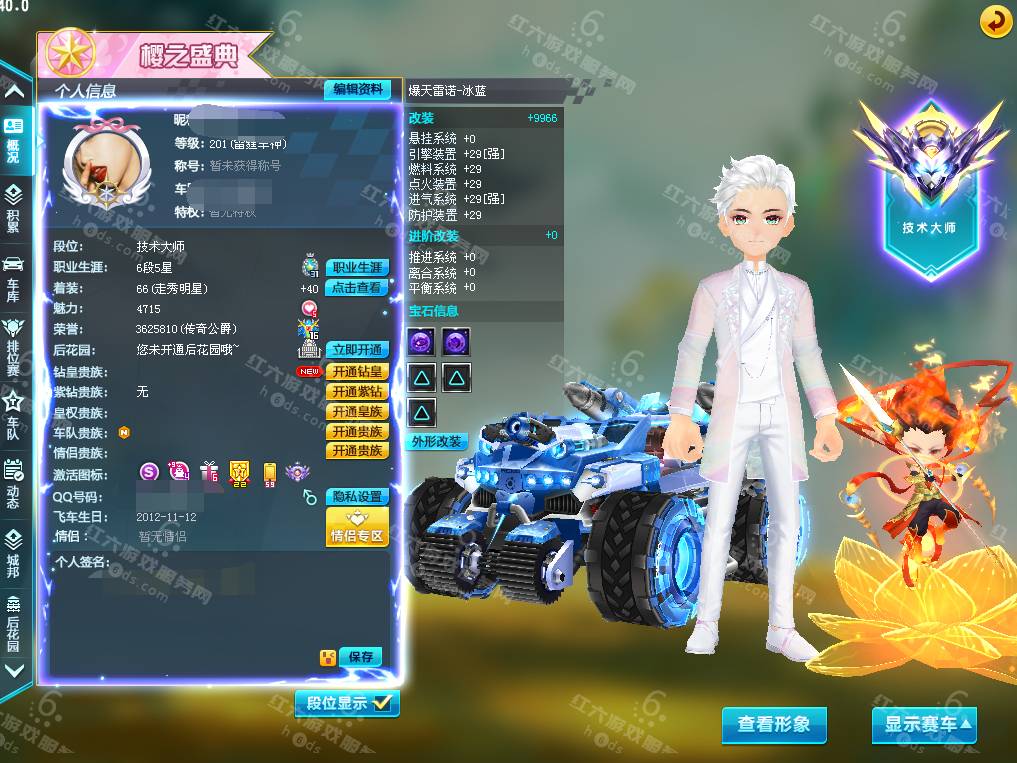The height and width of the screenshot is (763, 1017).
Task: Click the orange back arrow button
Action: [995, 21]
